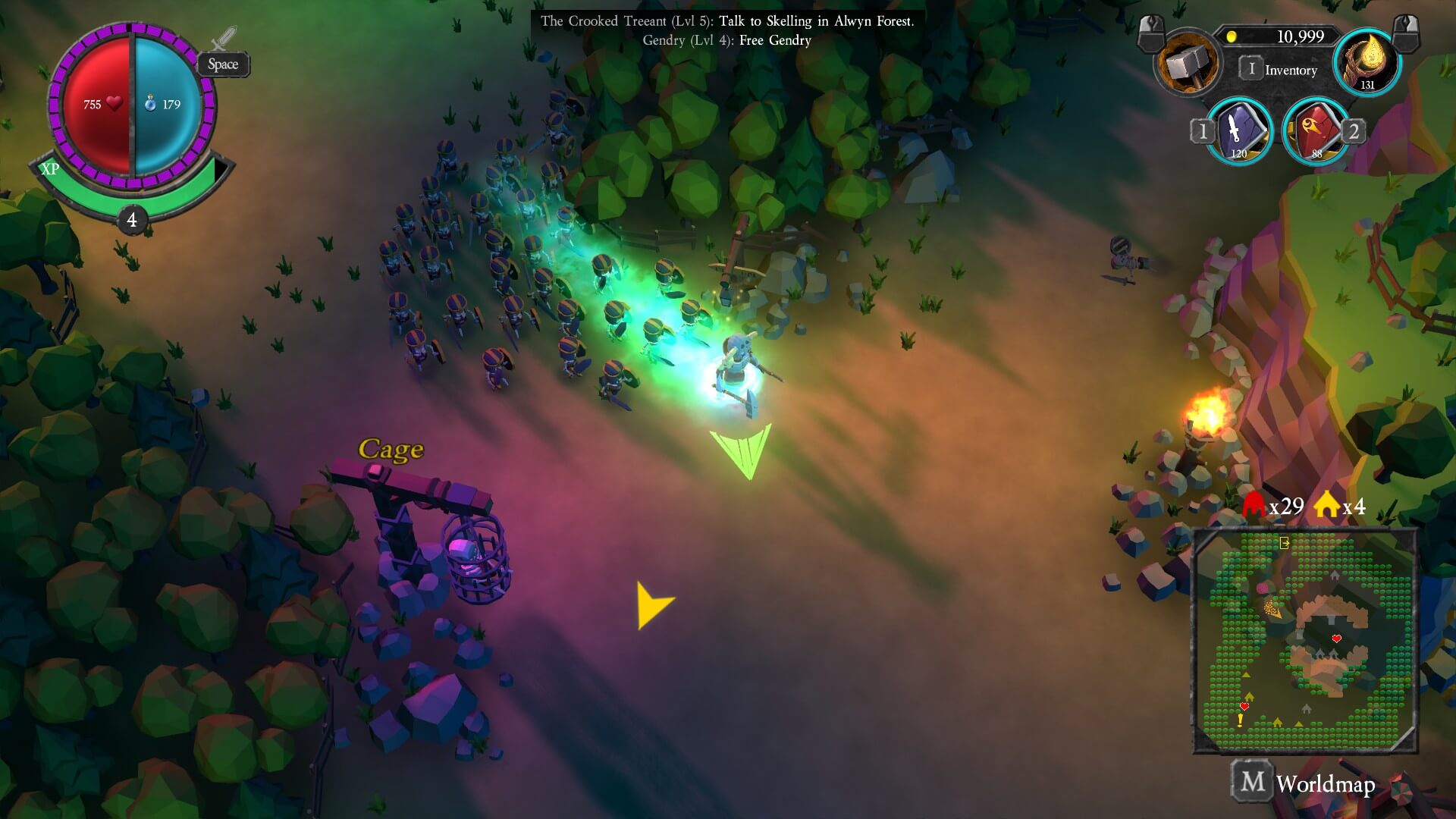Click the sword attack icon beside Space
The image size is (1456, 819).
point(224,38)
